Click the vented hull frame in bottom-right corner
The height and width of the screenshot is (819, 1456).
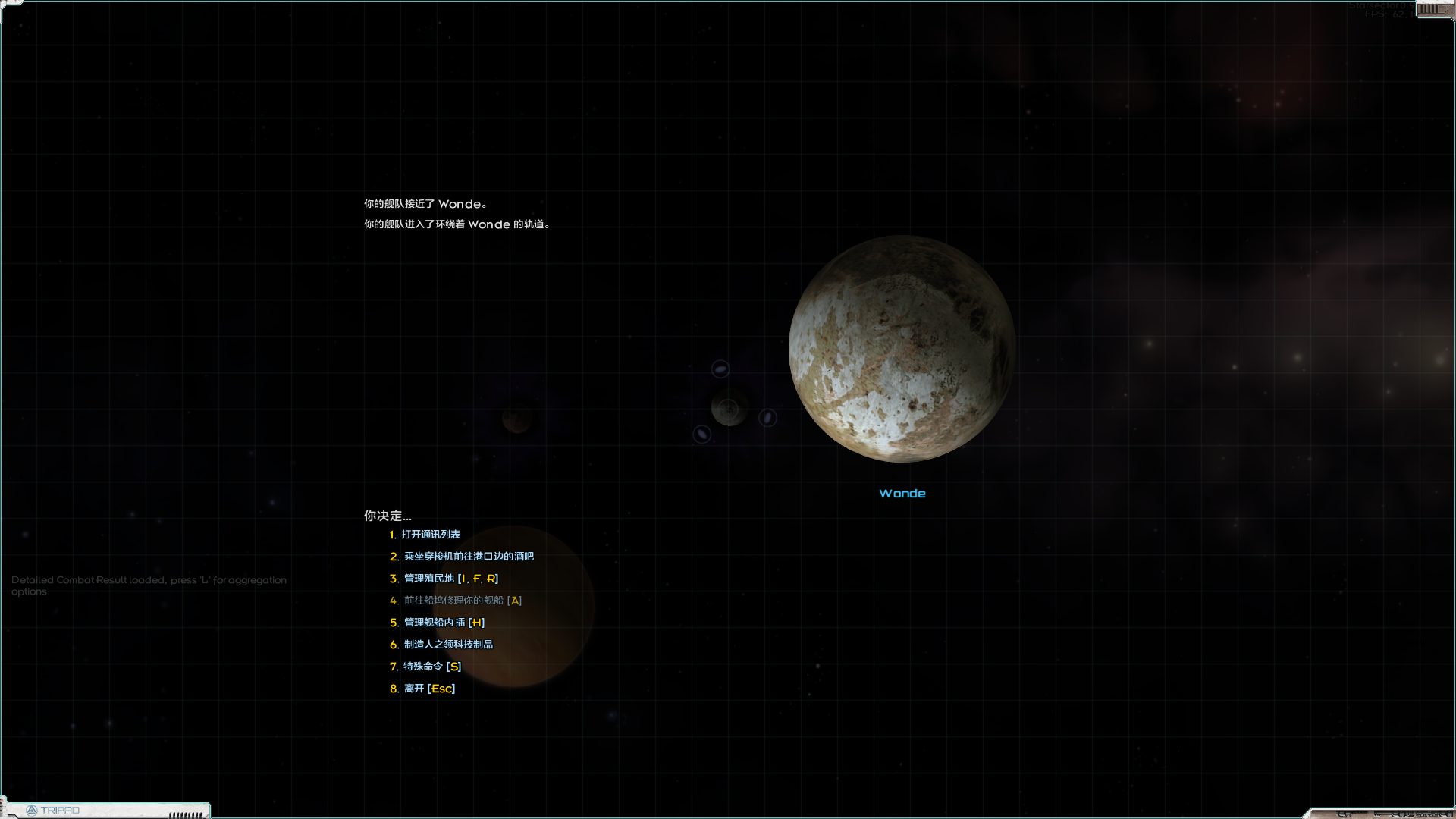(x=1418, y=811)
